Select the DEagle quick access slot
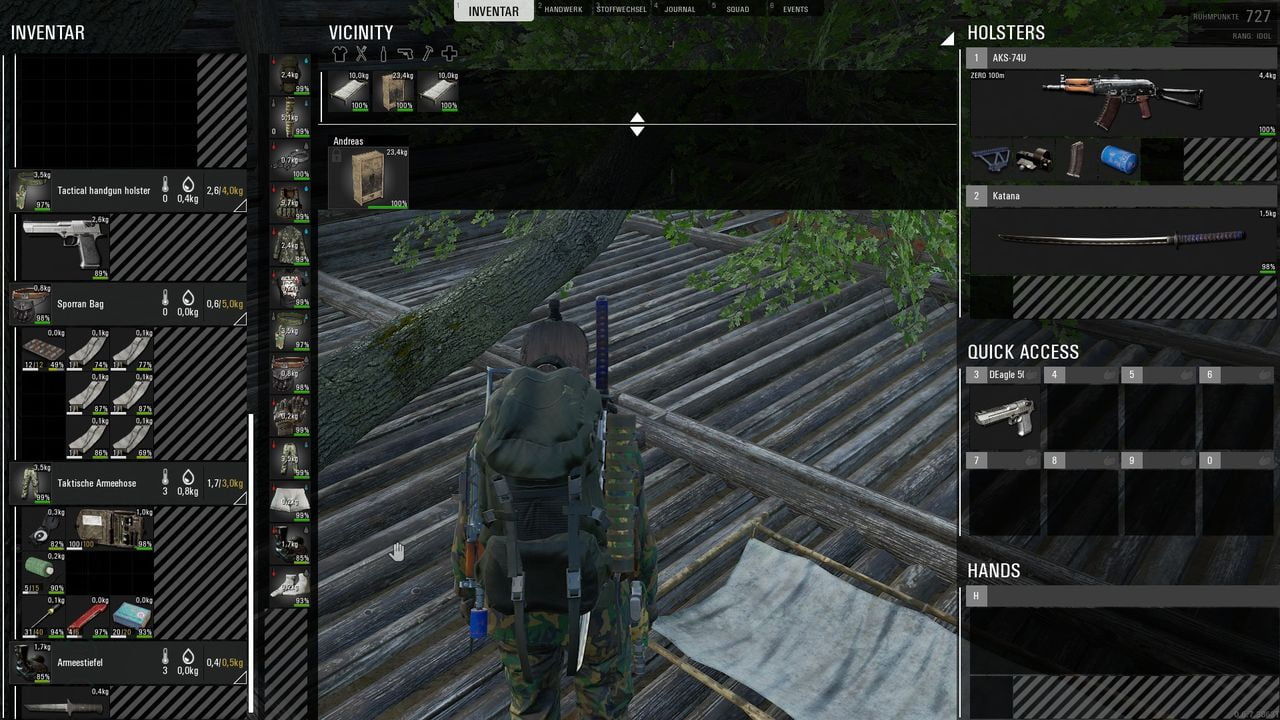 click(1003, 411)
